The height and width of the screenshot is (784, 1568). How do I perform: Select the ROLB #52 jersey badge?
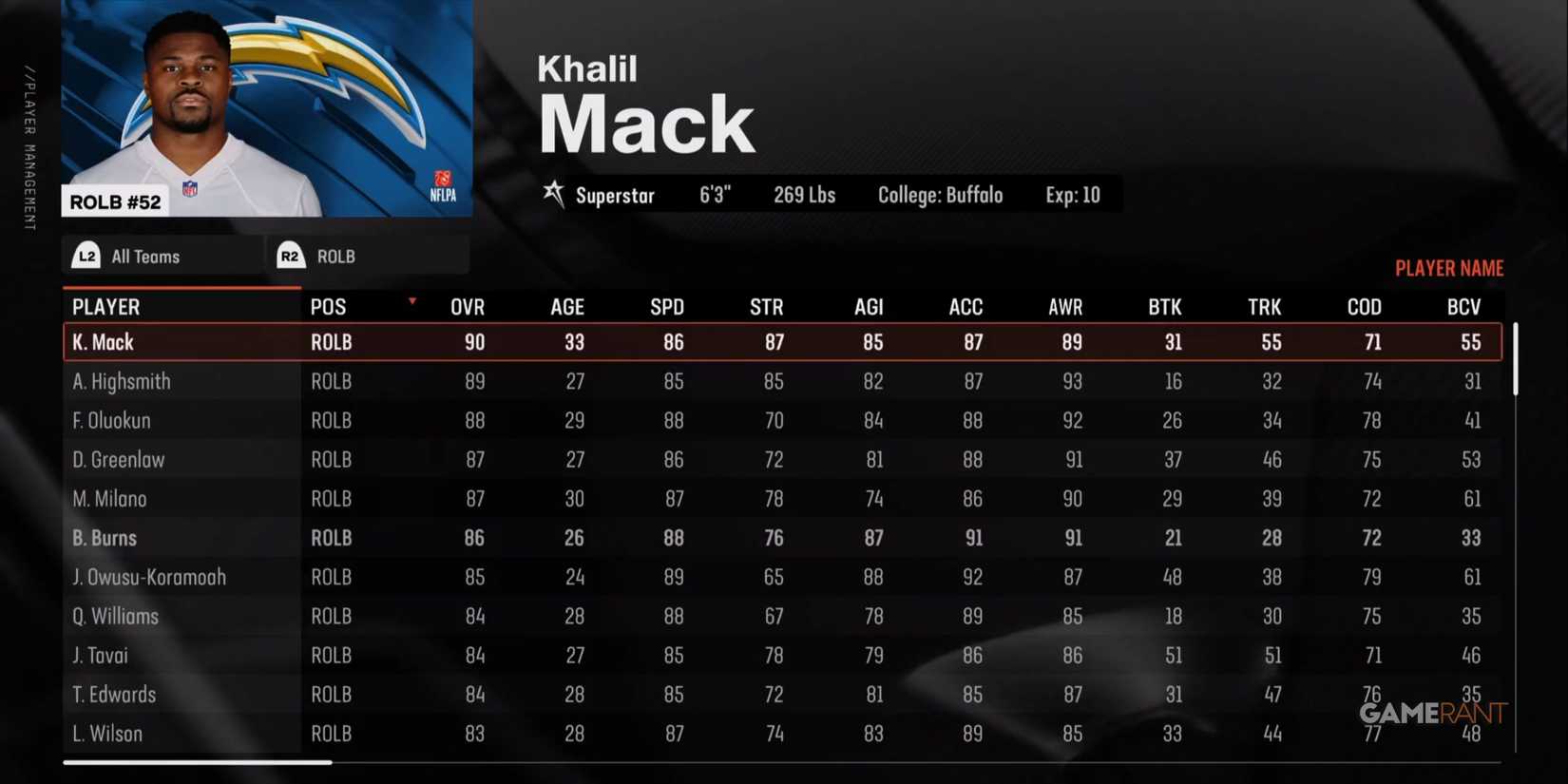pyautogui.click(x=115, y=201)
